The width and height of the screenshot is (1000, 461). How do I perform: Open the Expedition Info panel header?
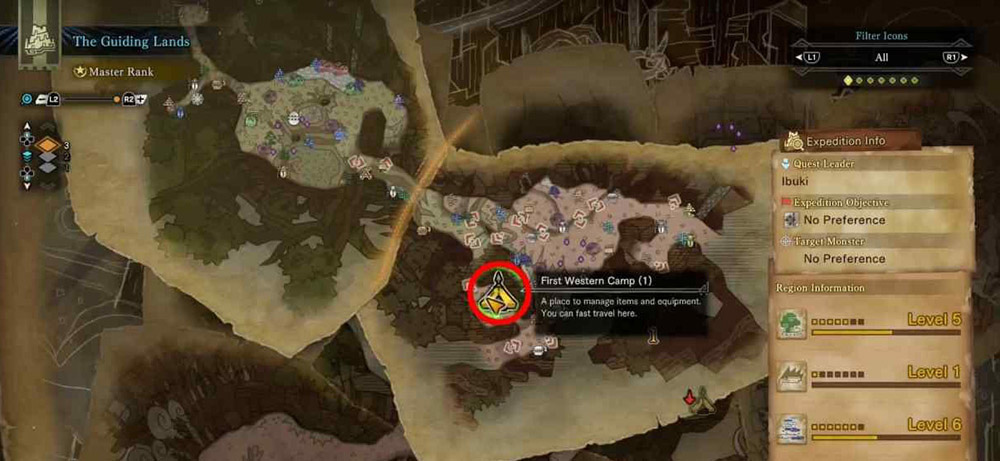(x=846, y=142)
